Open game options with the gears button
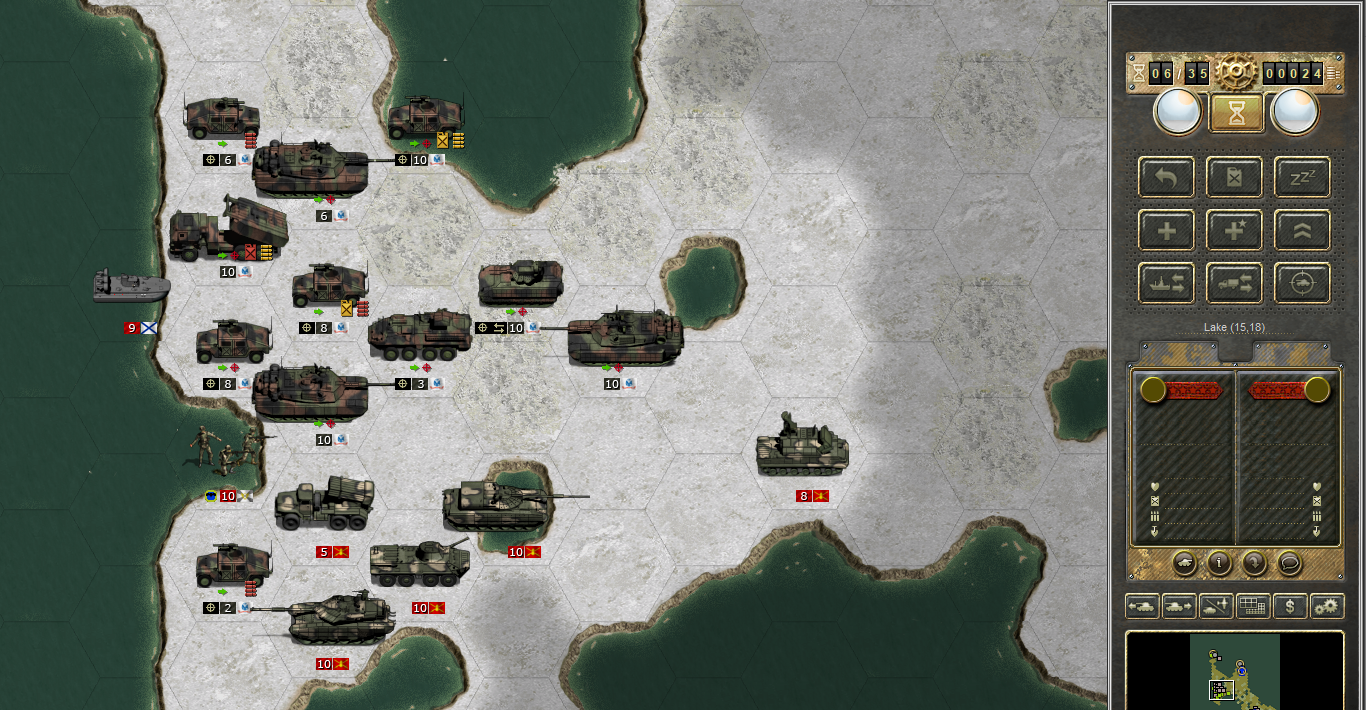 click(1327, 606)
